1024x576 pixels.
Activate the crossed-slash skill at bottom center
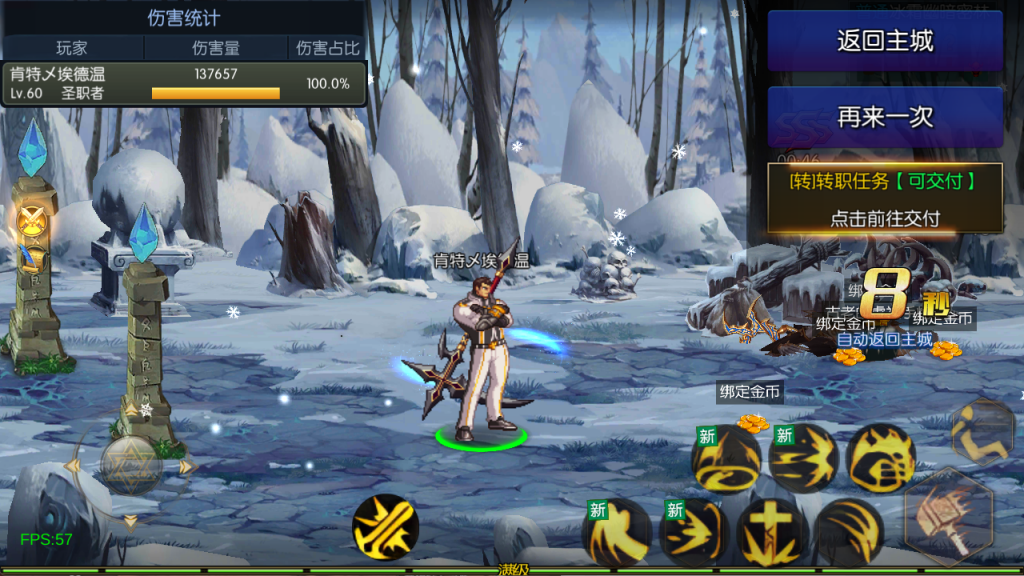coord(386,526)
